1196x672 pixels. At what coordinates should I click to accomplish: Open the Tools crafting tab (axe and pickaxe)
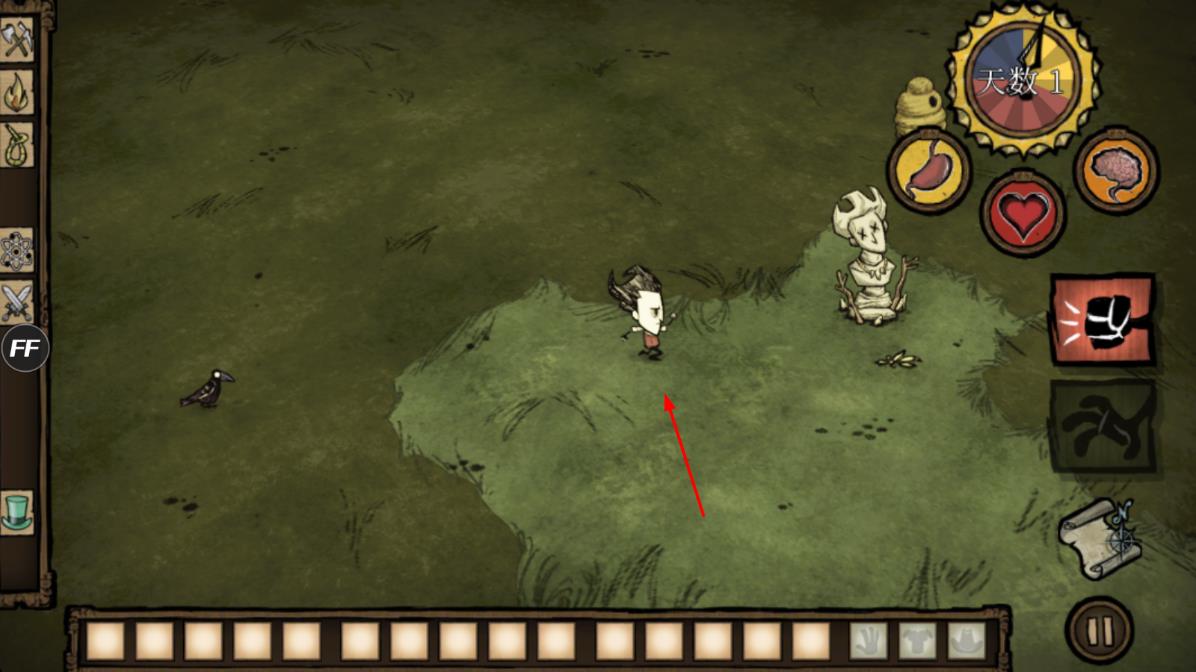[x=17, y=39]
